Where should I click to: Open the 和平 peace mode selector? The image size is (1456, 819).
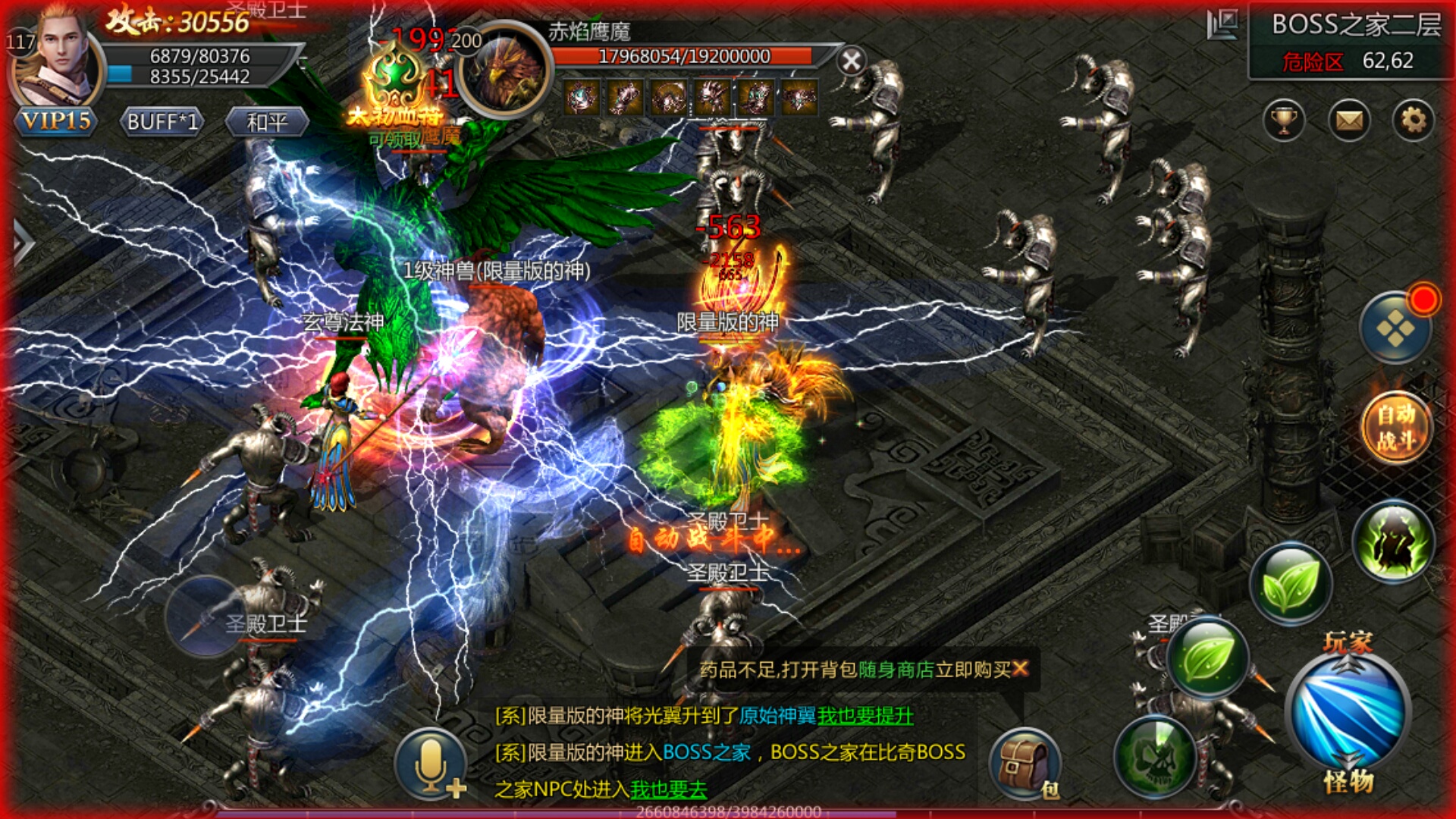coord(269,121)
